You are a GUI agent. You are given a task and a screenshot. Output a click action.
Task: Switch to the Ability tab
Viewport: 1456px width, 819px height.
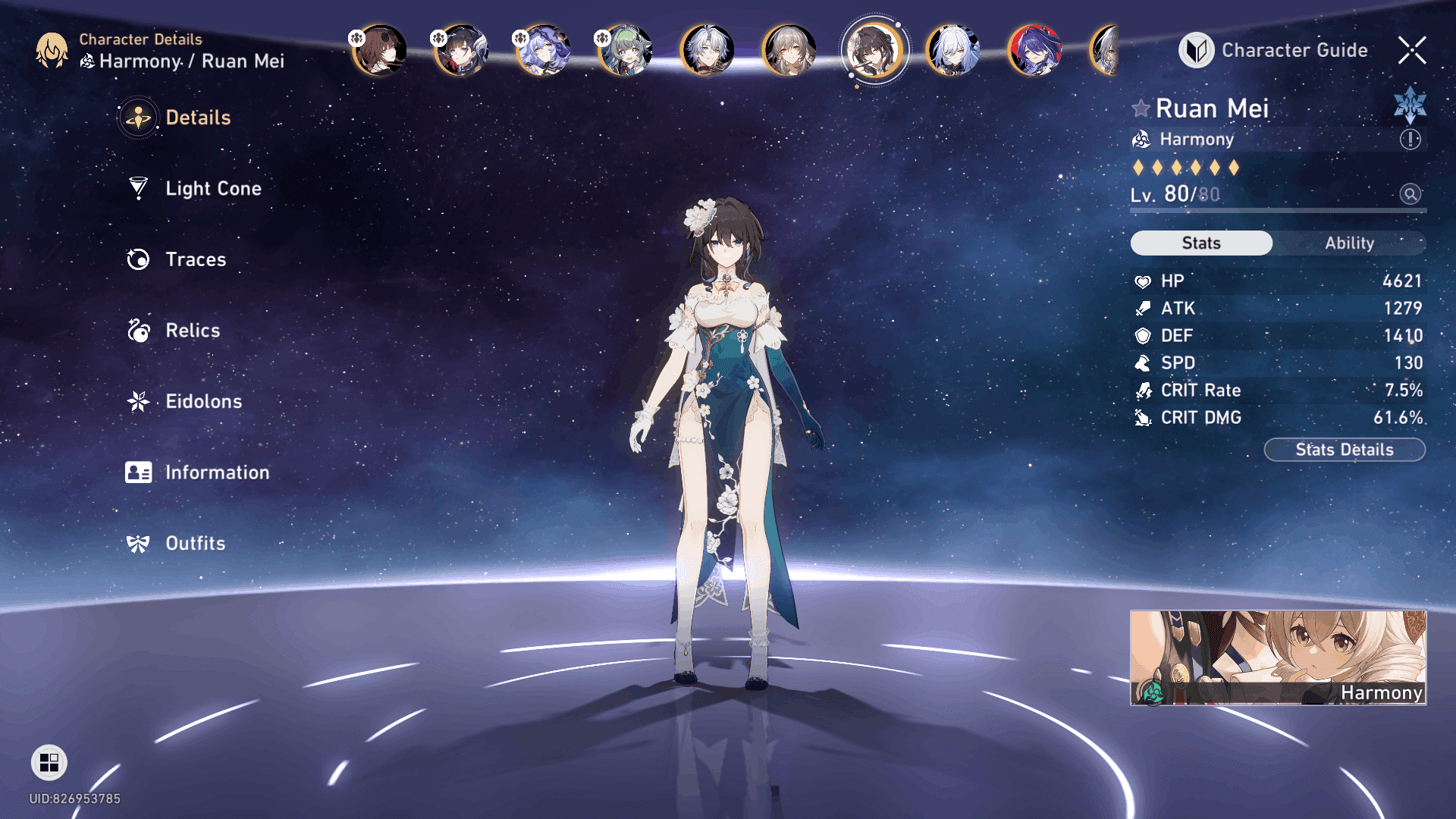click(1349, 243)
